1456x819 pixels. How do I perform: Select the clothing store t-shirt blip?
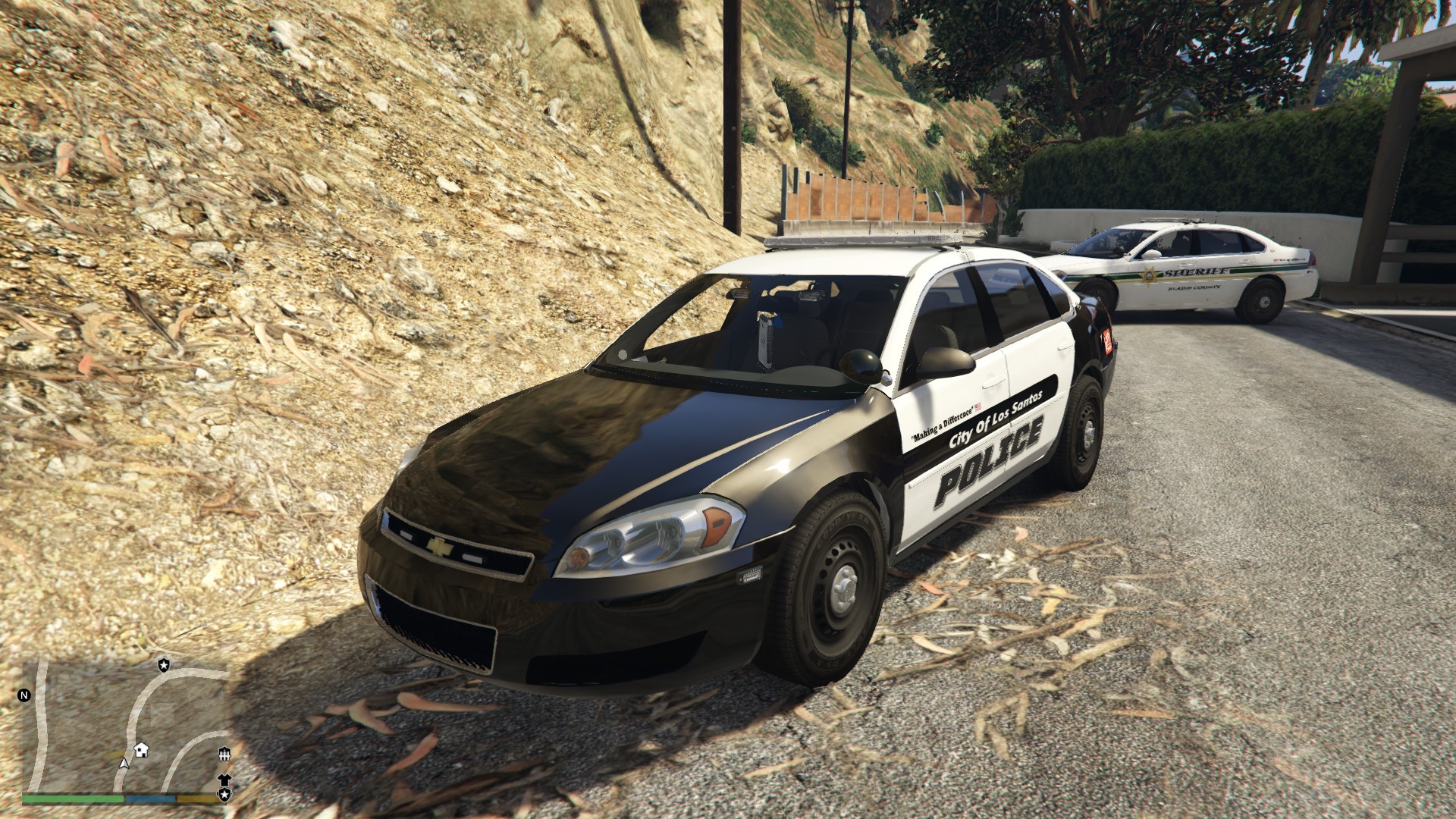[224, 780]
